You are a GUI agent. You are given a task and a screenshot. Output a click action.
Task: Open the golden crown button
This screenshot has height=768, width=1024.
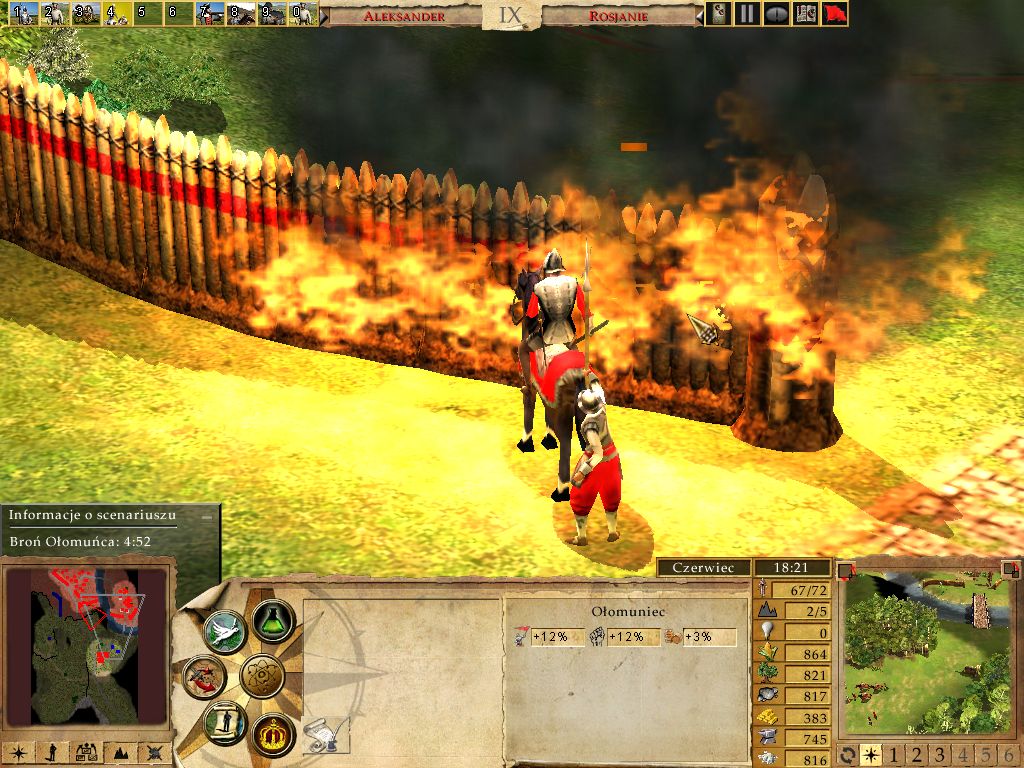(x=271, y=735)
